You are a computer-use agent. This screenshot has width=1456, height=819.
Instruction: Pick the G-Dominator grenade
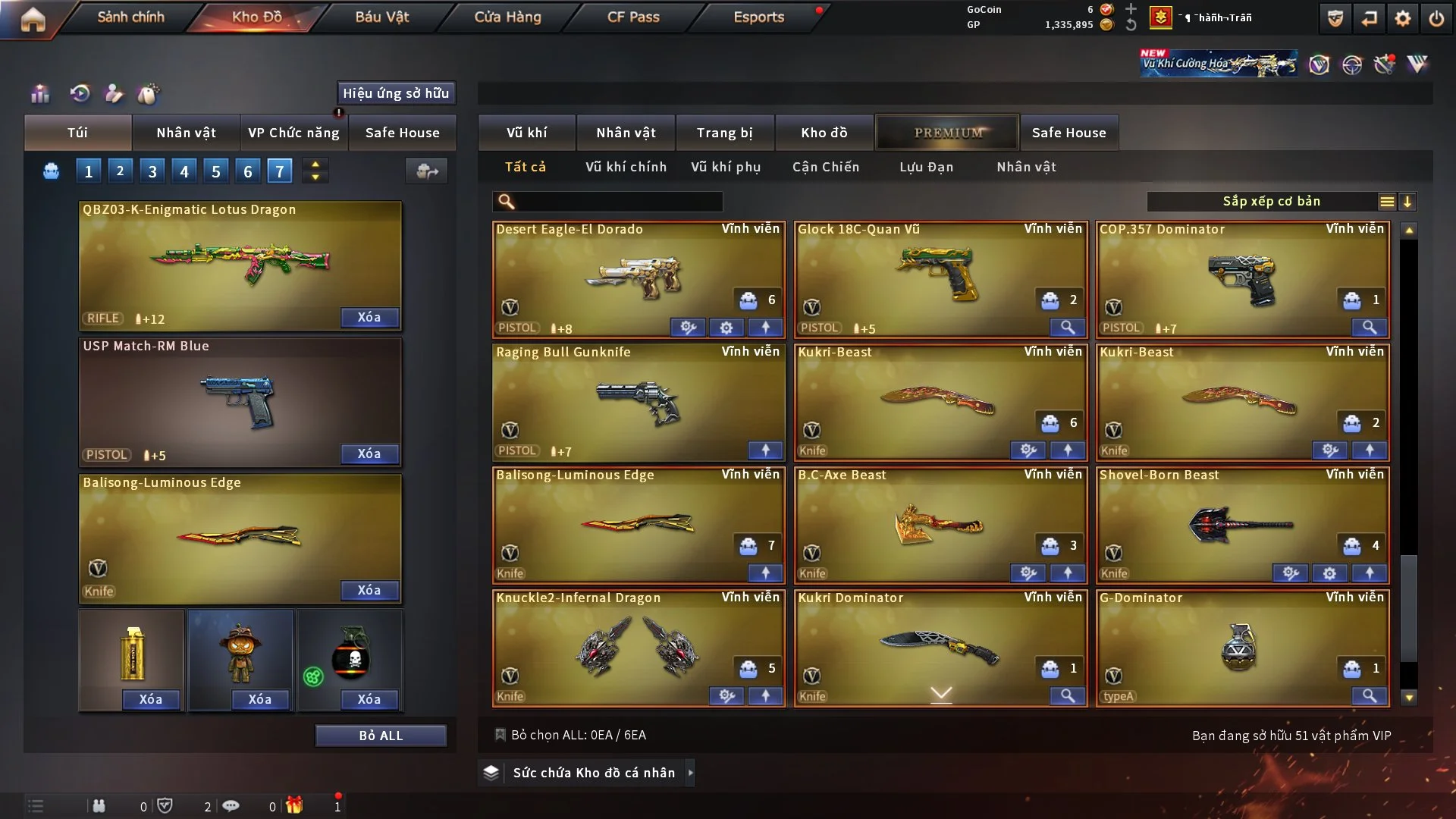tap(1241, 646)
